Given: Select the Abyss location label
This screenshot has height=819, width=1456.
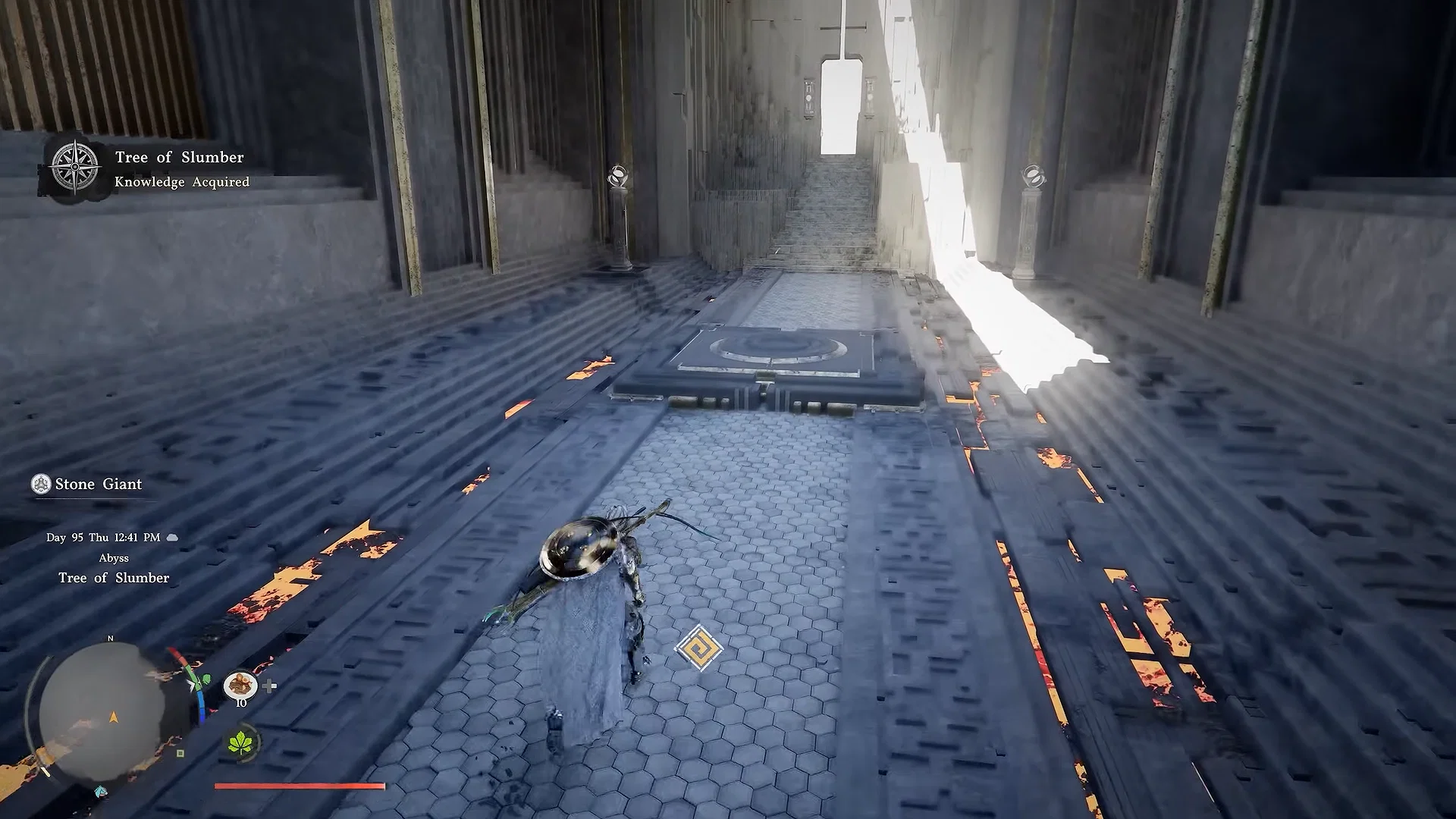Looking at the screenshot, I should tap(115, 558).
